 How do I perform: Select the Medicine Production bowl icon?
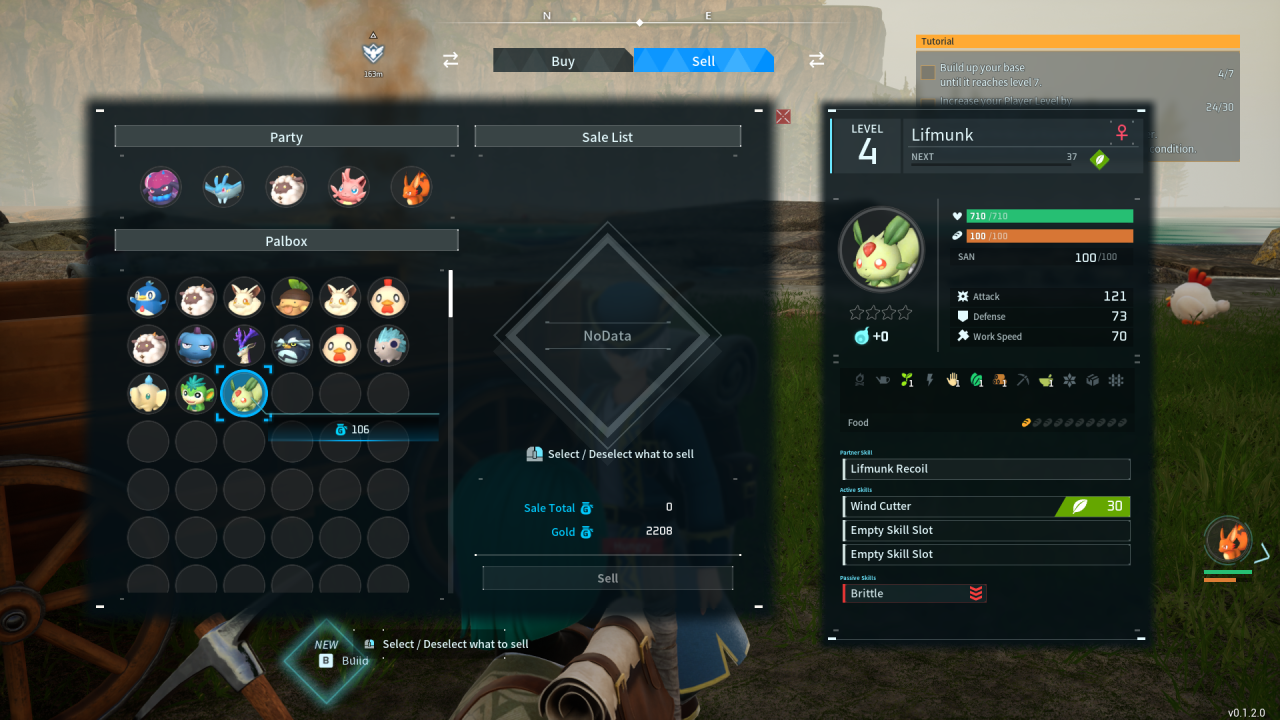1046,380
